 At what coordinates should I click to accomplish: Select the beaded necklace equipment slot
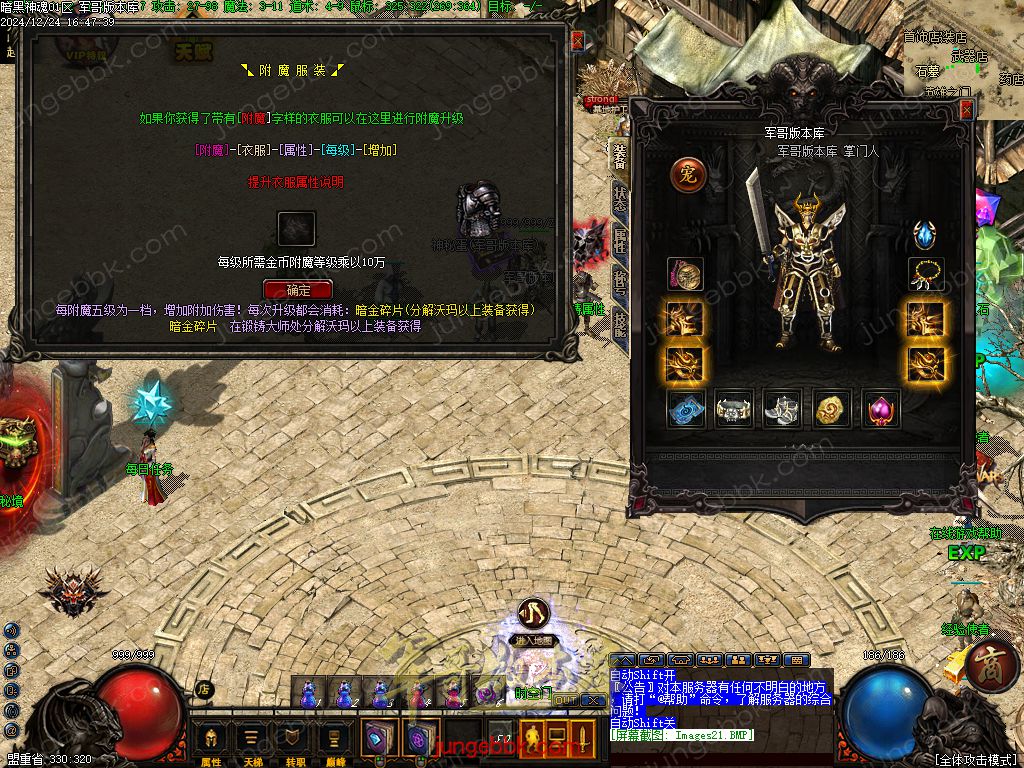925,275
